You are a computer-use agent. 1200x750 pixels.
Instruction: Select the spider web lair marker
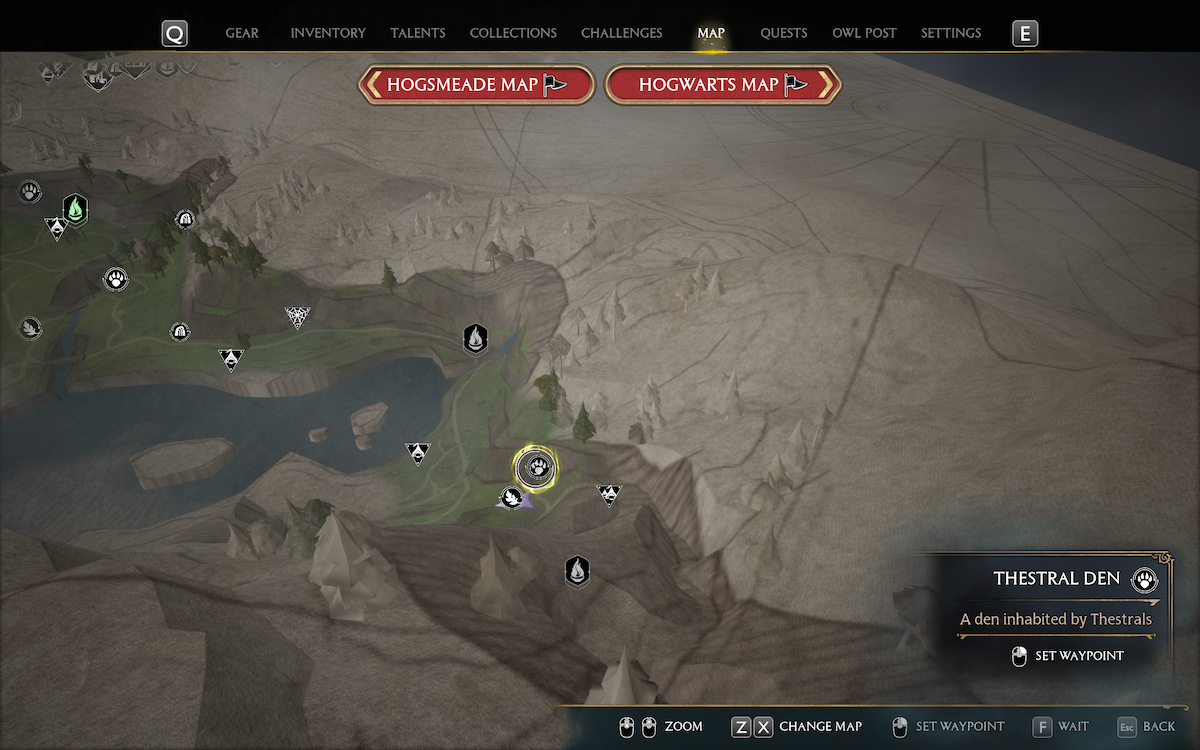pyautogui.click(x=296, y=318)
